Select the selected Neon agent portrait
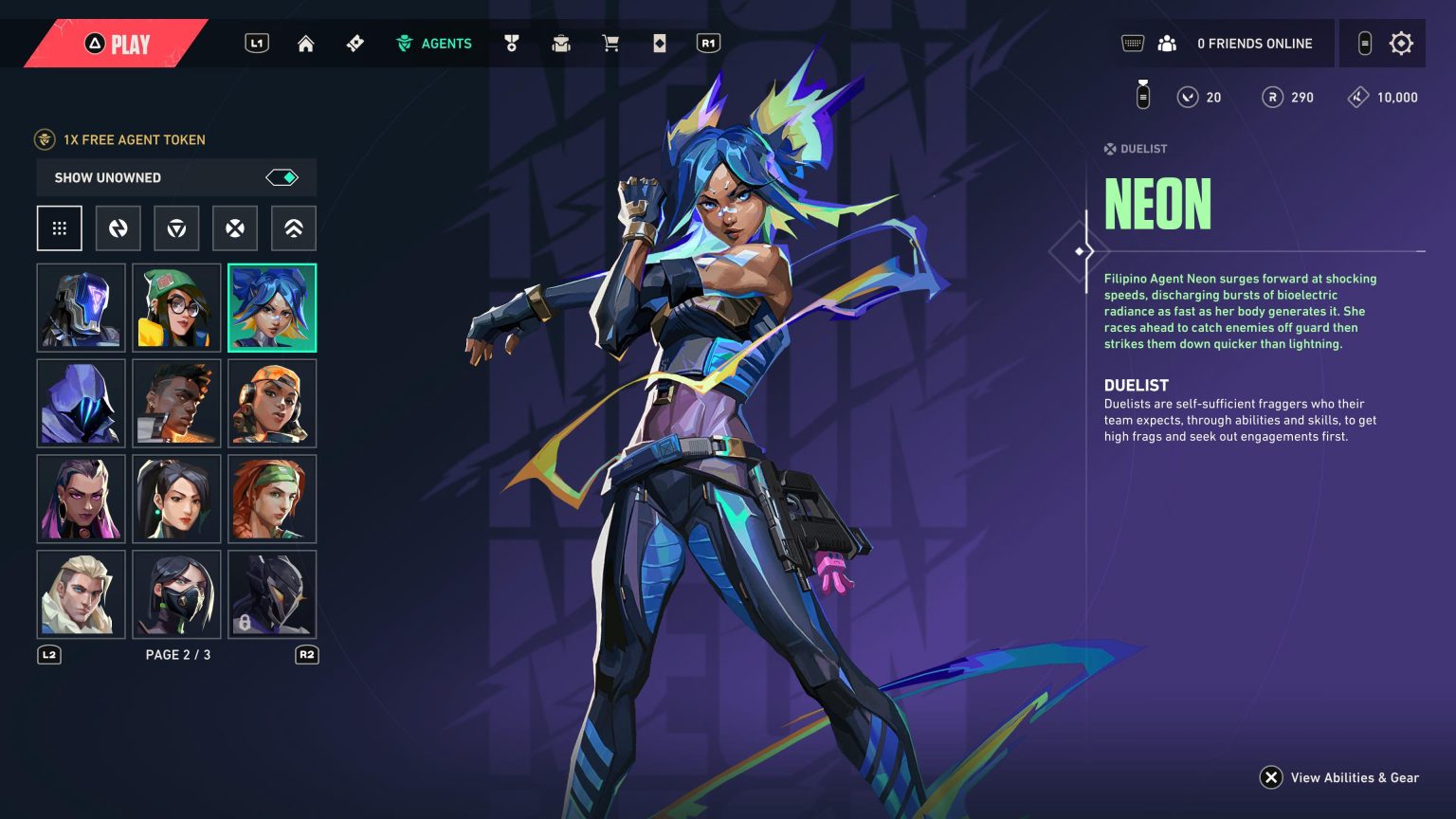 point(272,308)
